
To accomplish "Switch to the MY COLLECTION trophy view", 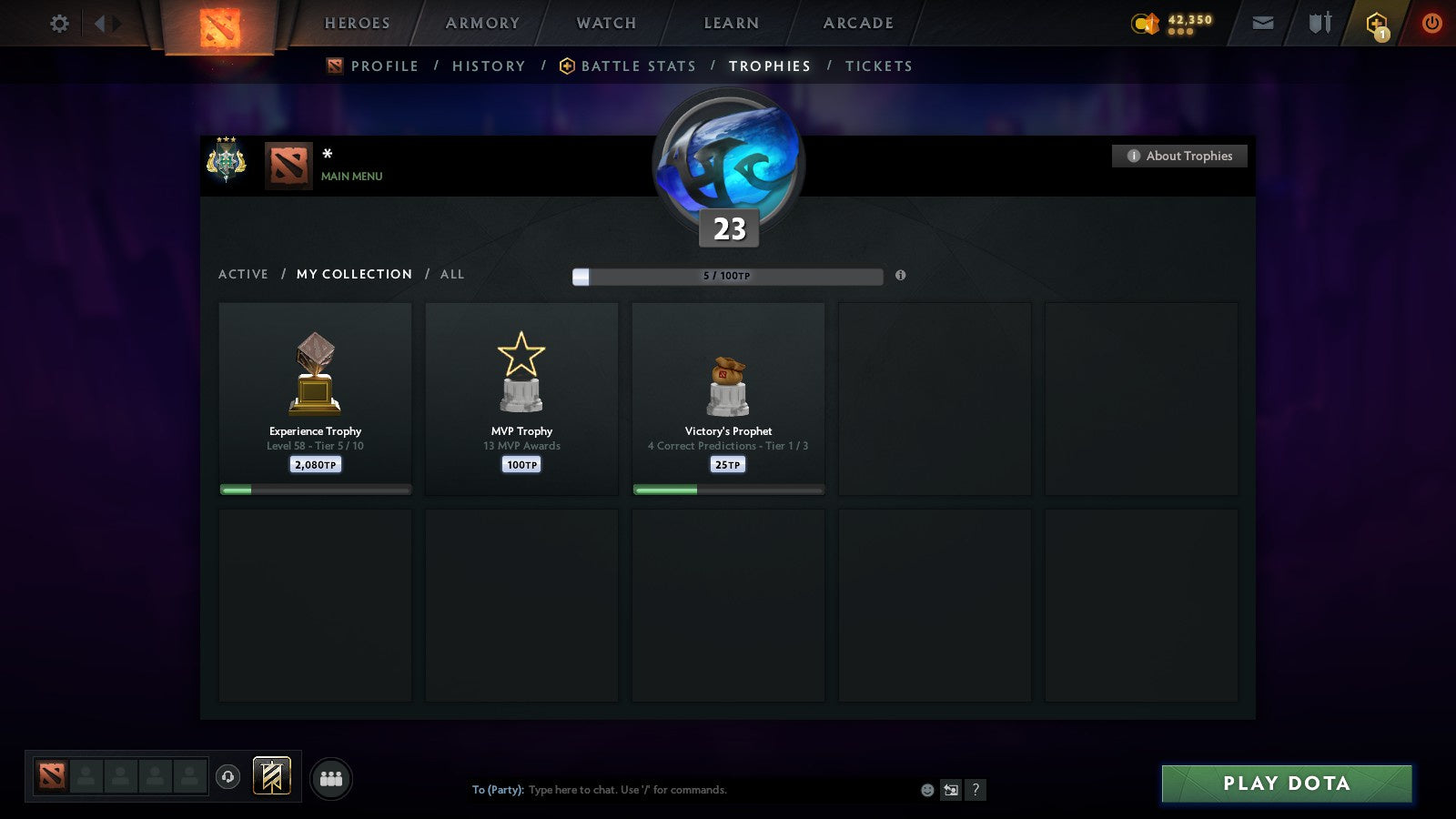I will pyautogui.click(x=353, y=274).
